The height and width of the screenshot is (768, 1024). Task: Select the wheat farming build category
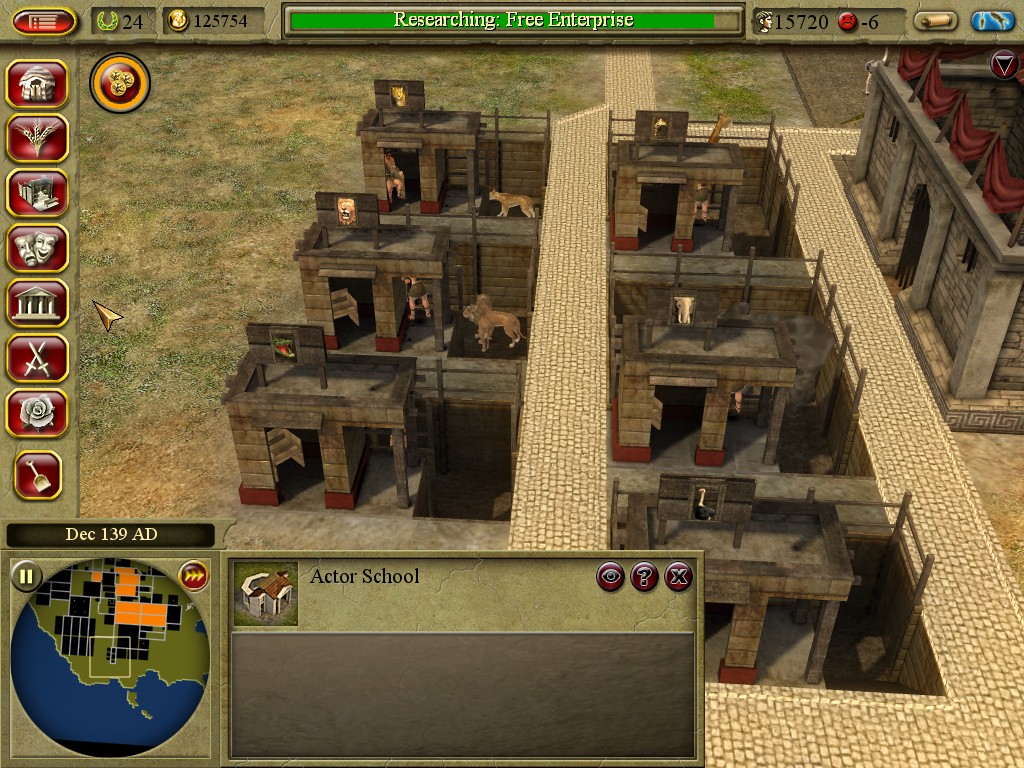click(x=37, y=138)
